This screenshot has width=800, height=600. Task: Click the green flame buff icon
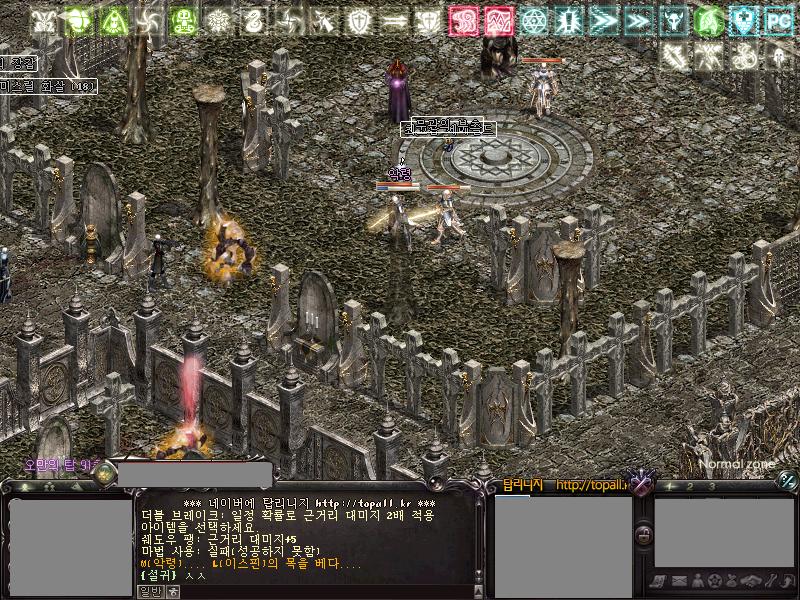[x=707, y=19]
